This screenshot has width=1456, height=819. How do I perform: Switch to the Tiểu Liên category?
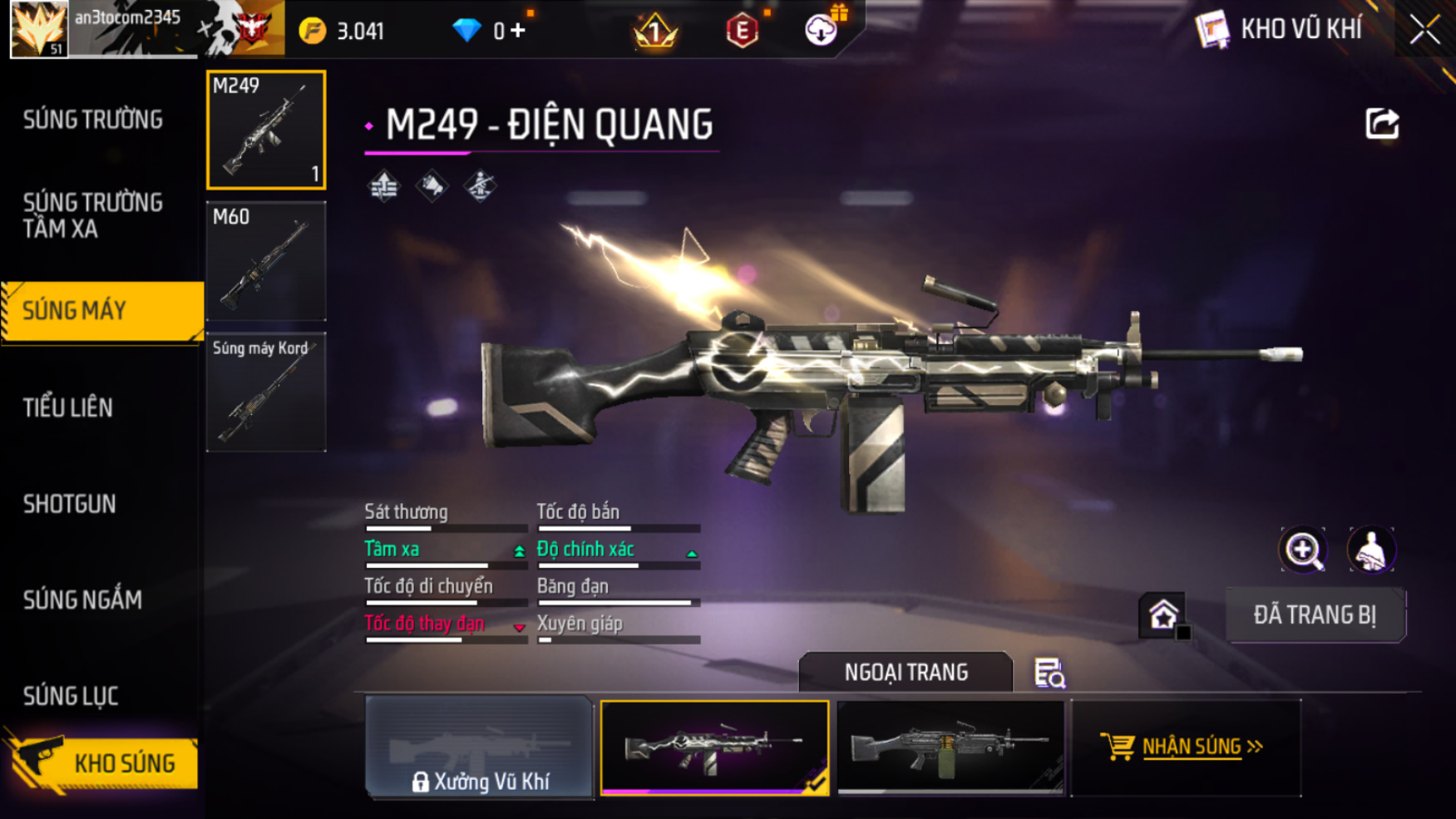[x=68, y=407]
